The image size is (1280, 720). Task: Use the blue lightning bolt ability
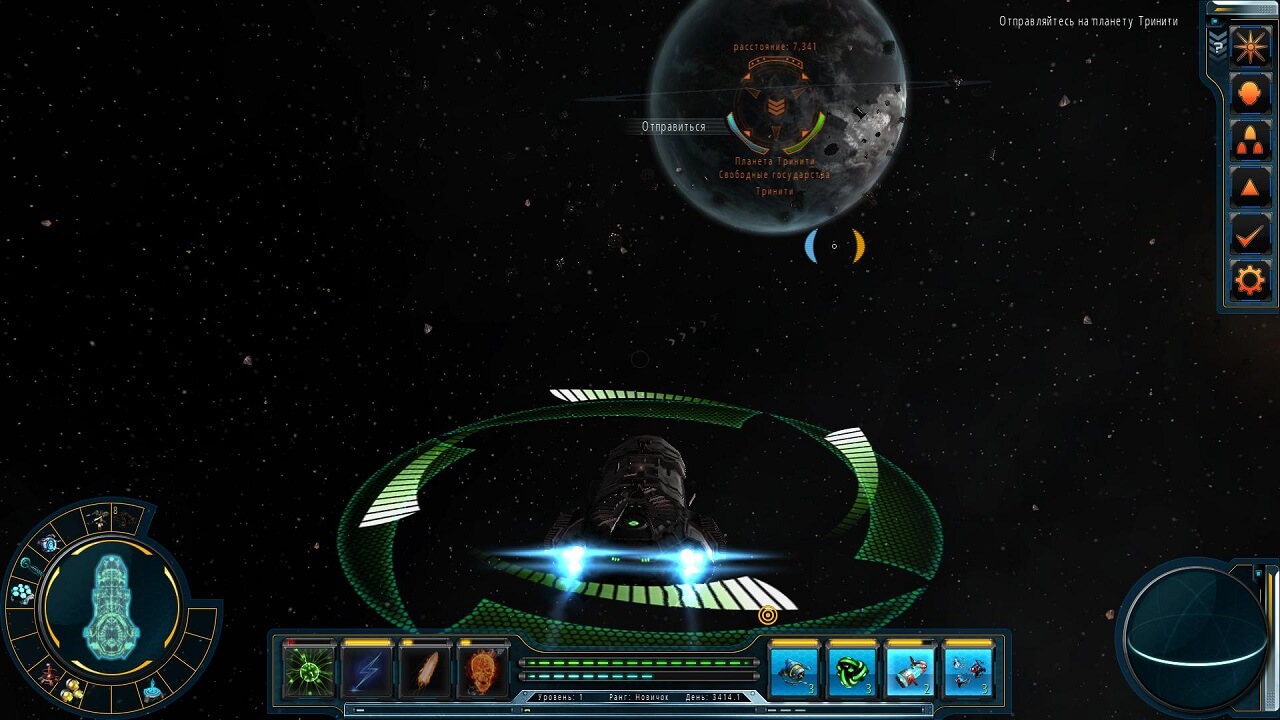click(367, 670)
